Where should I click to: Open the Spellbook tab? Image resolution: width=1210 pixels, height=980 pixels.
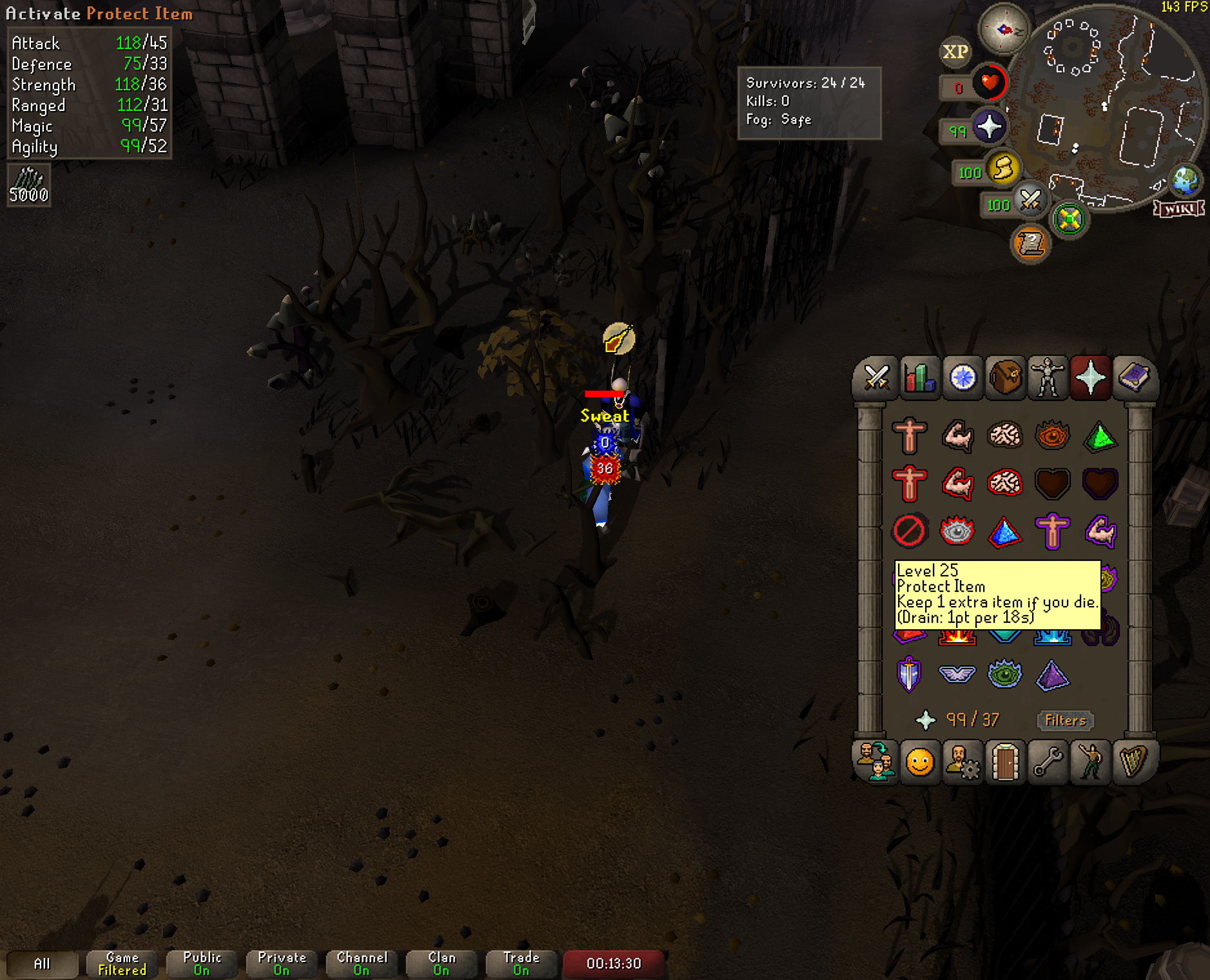(x=1133, y=378)
